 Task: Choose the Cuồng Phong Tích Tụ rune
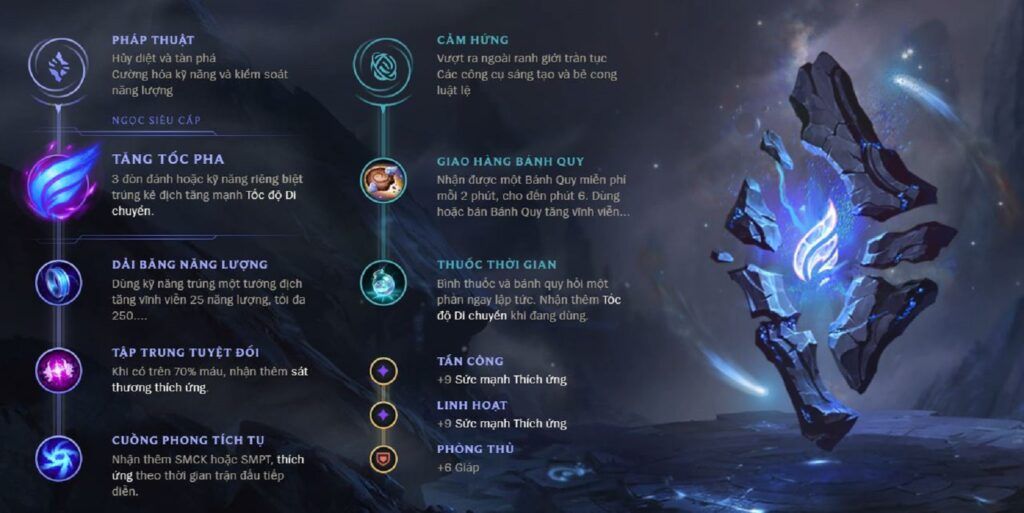coord(59,458)
